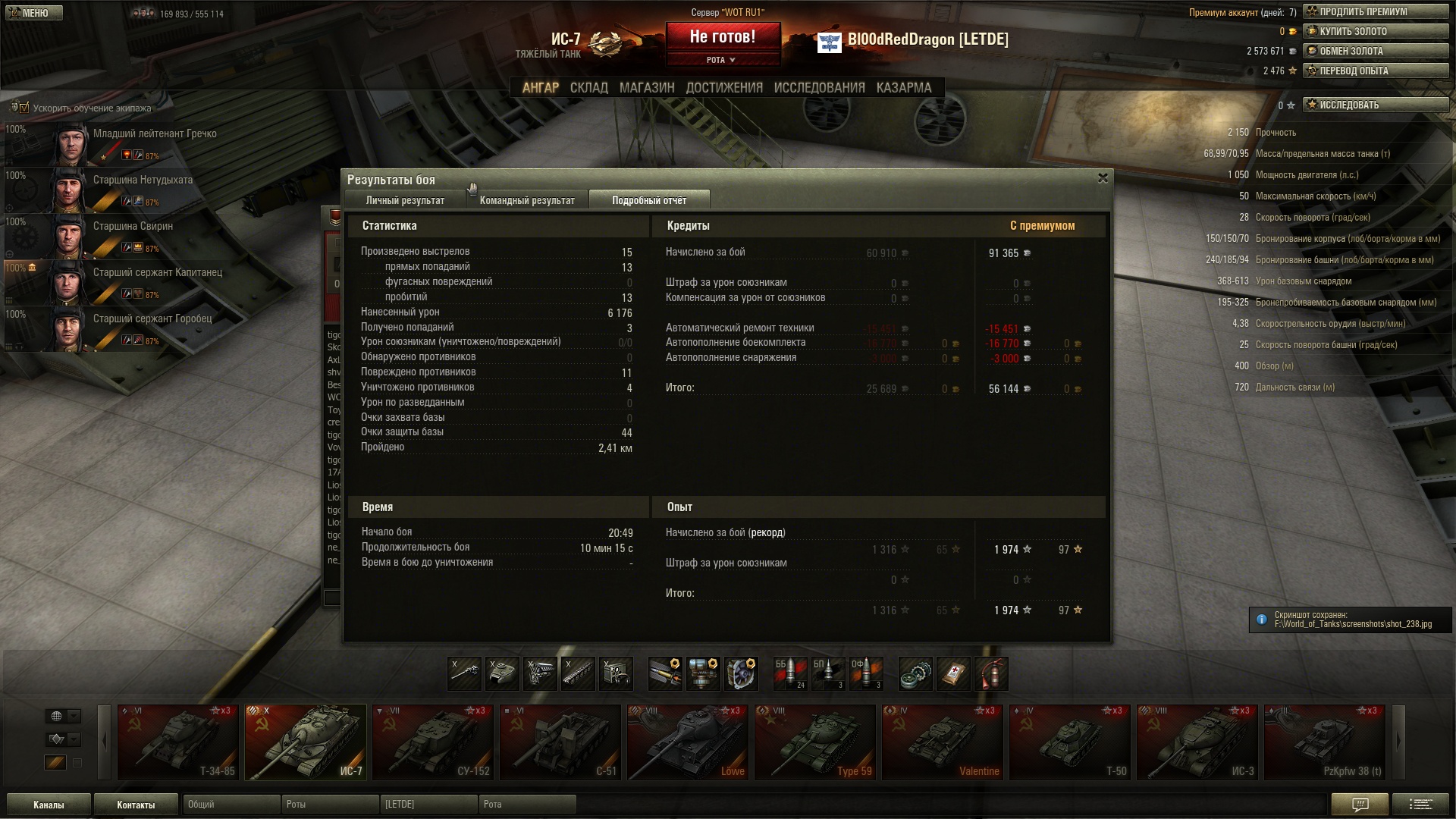
Task: Open ОБМЕН ЗОЛОТА
Action: pyautogui.click(x=1375, y=51)
